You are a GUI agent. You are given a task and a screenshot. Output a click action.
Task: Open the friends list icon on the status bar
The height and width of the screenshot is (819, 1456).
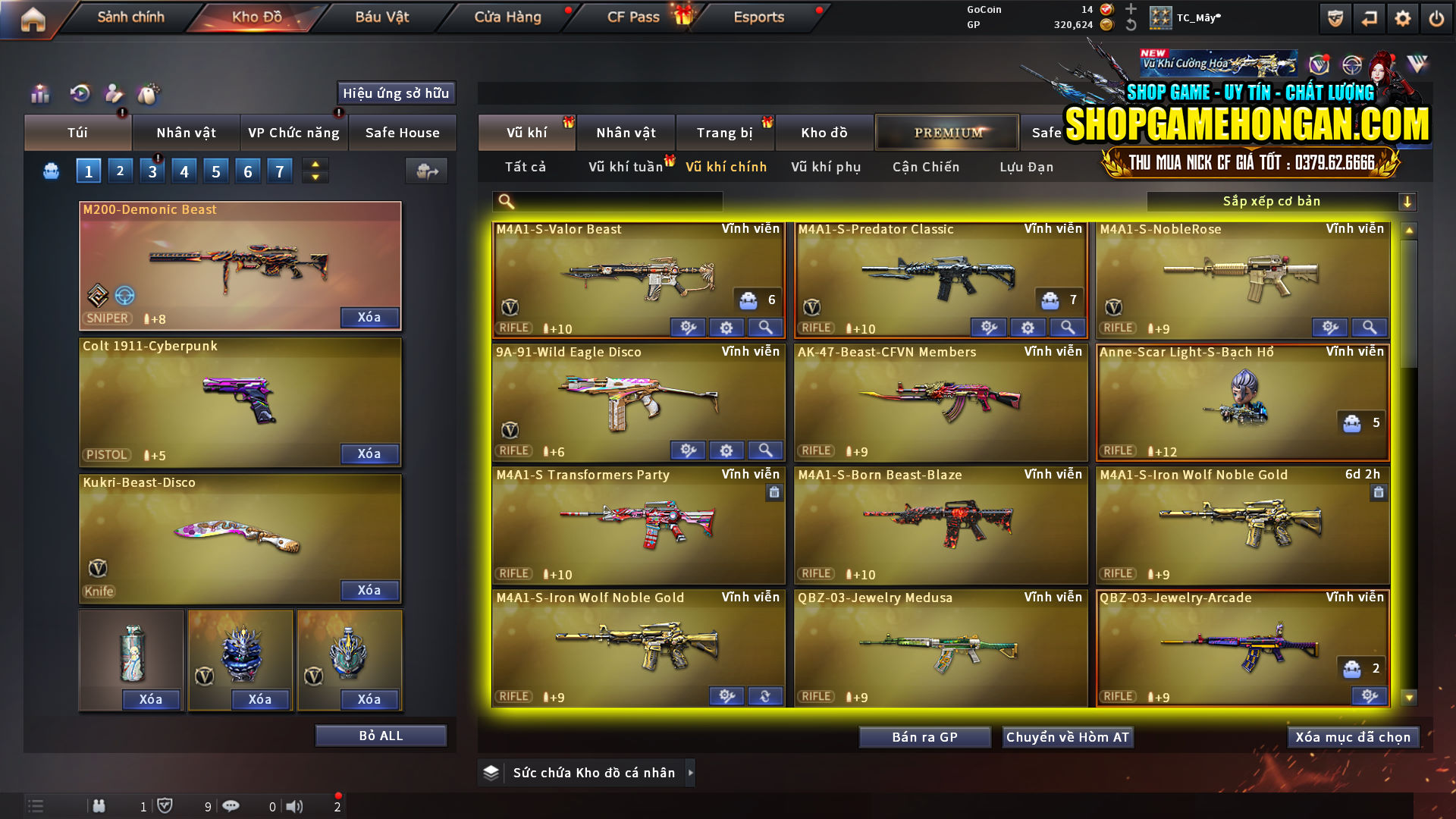[x=100, y=806]
